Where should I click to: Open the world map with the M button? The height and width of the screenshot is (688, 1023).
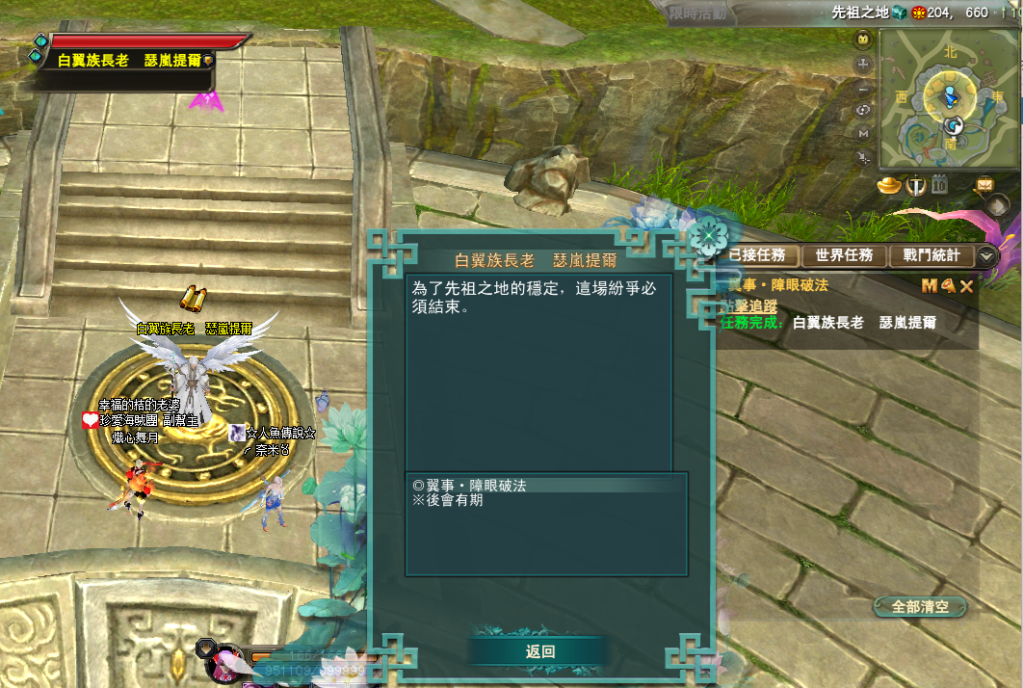click(x=864, y=133)
